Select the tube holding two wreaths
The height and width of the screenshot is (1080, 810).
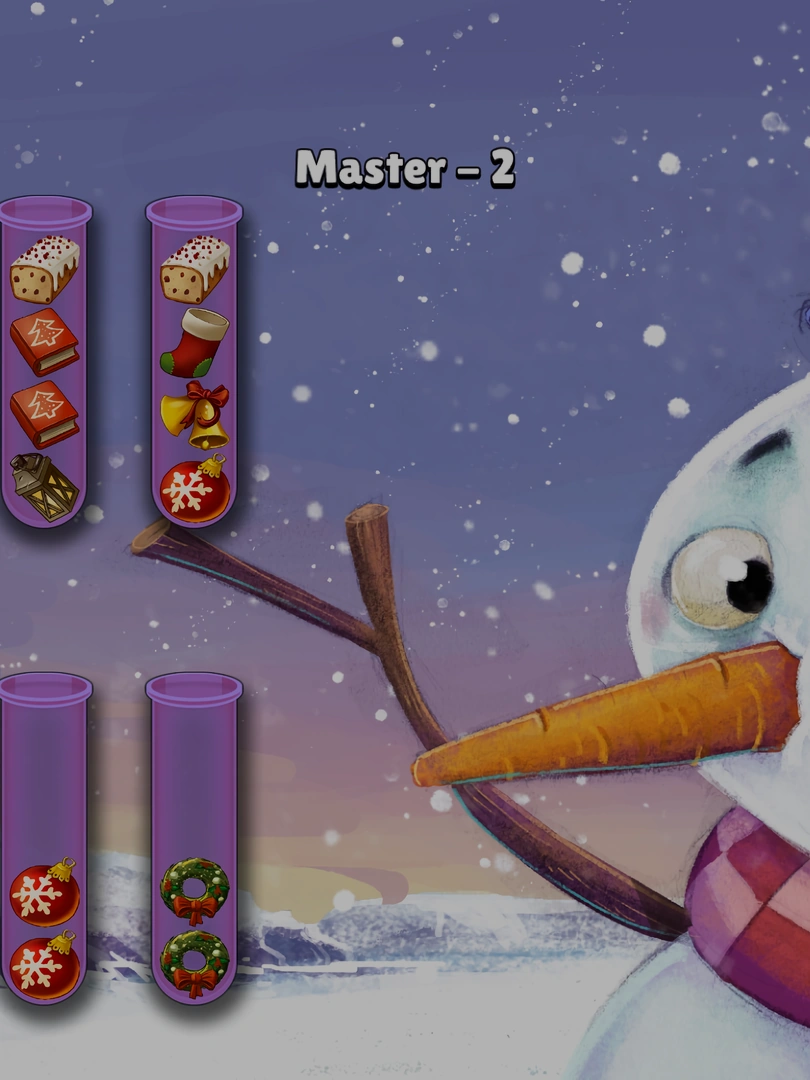pyautogui.click(x=195, y=840)
